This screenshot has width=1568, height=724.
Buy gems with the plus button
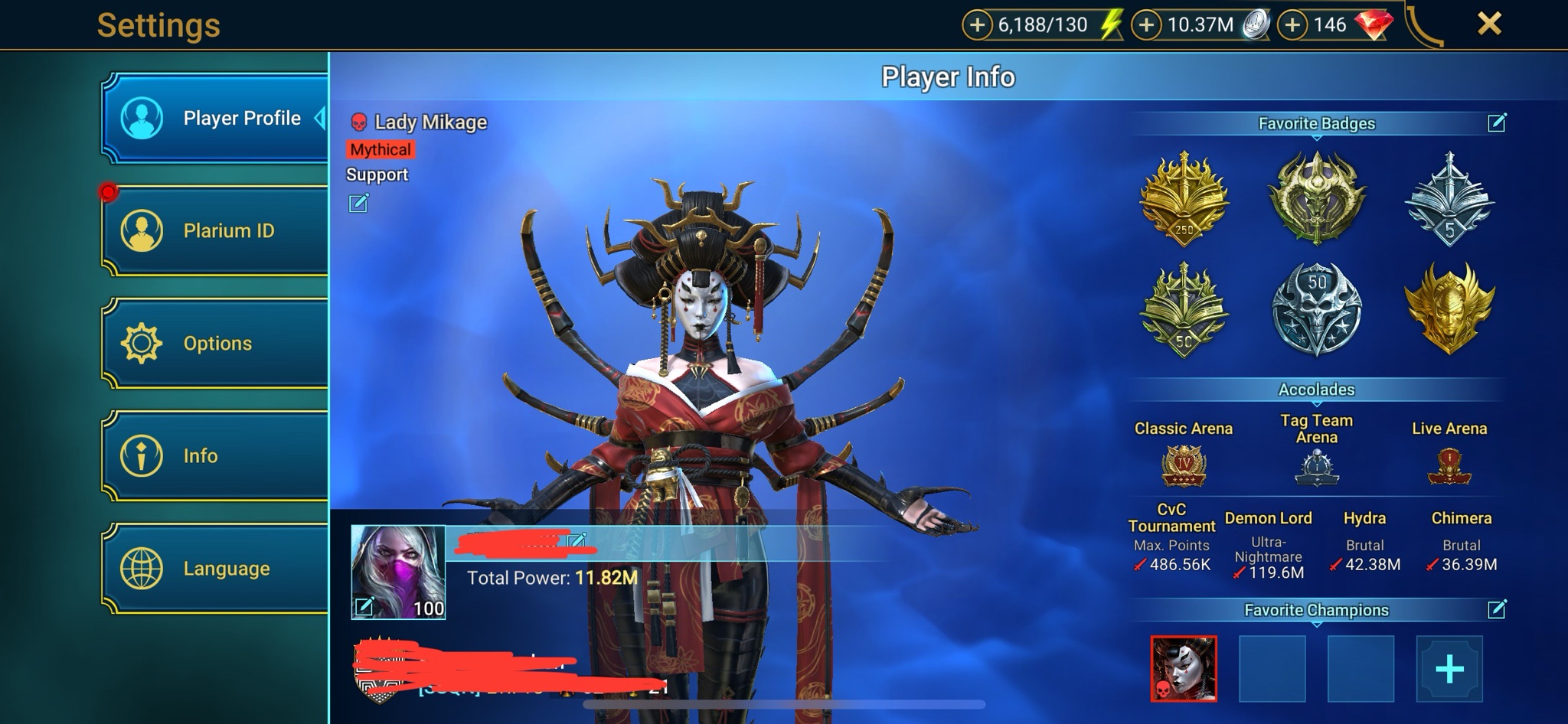pyautogui.click(x=1292, y=25)
